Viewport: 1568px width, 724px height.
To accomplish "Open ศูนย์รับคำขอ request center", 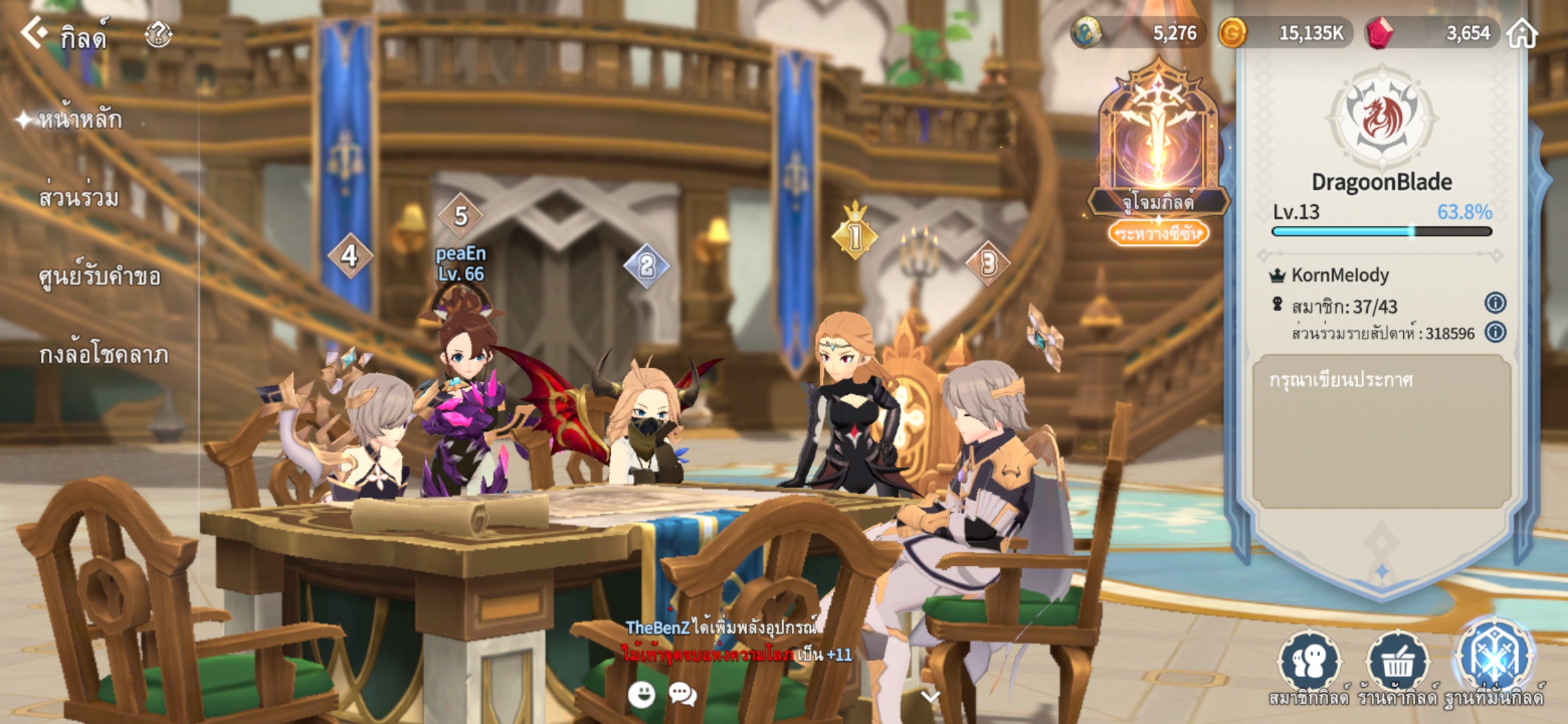I will click(99, 276).
